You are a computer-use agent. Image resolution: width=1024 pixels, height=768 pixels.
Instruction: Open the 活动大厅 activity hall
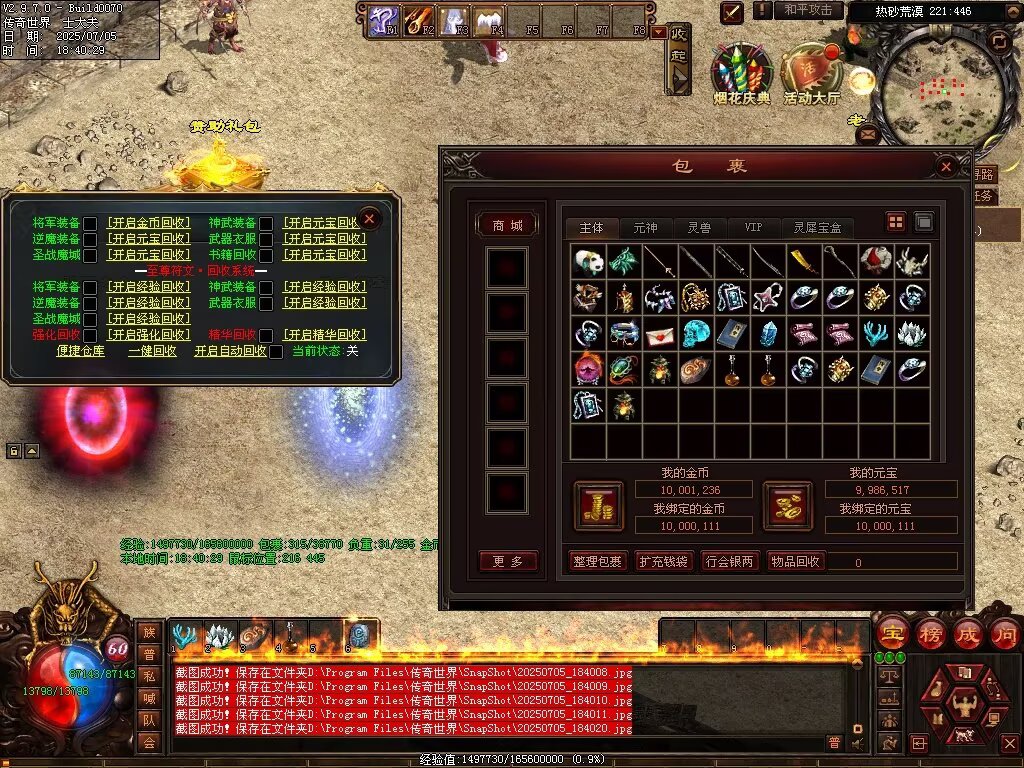pos(812,72)
